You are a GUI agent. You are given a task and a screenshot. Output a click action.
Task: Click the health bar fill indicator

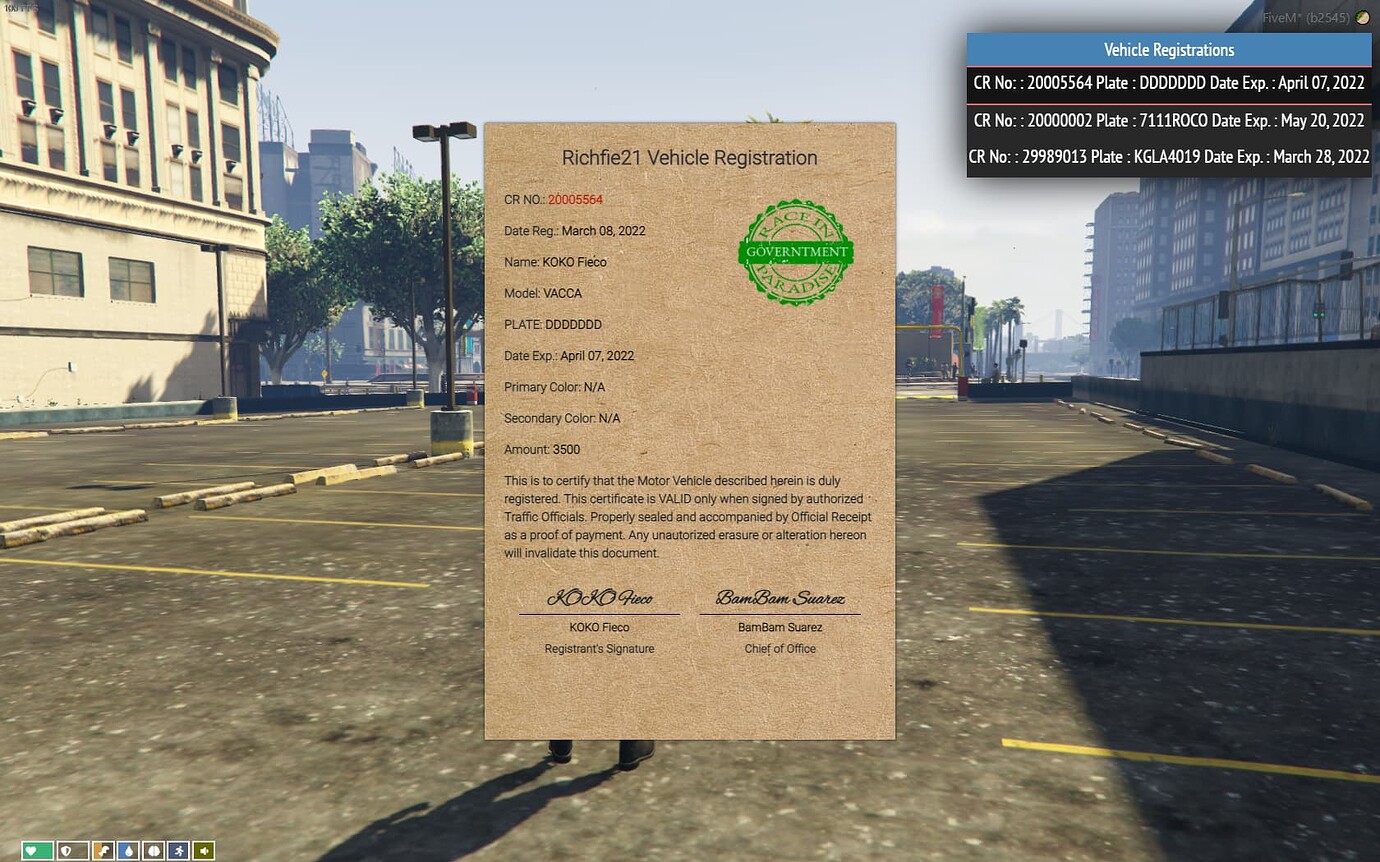coord(37,850)
